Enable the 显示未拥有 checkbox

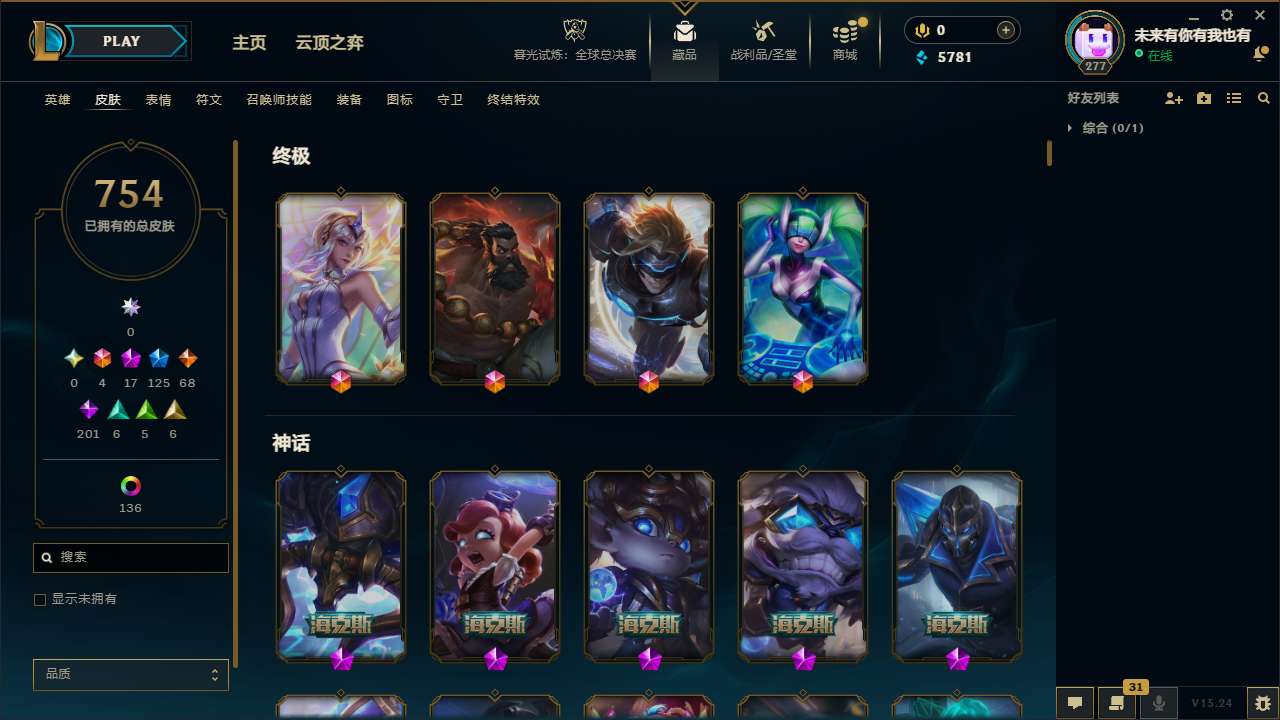tap(40, 599)
